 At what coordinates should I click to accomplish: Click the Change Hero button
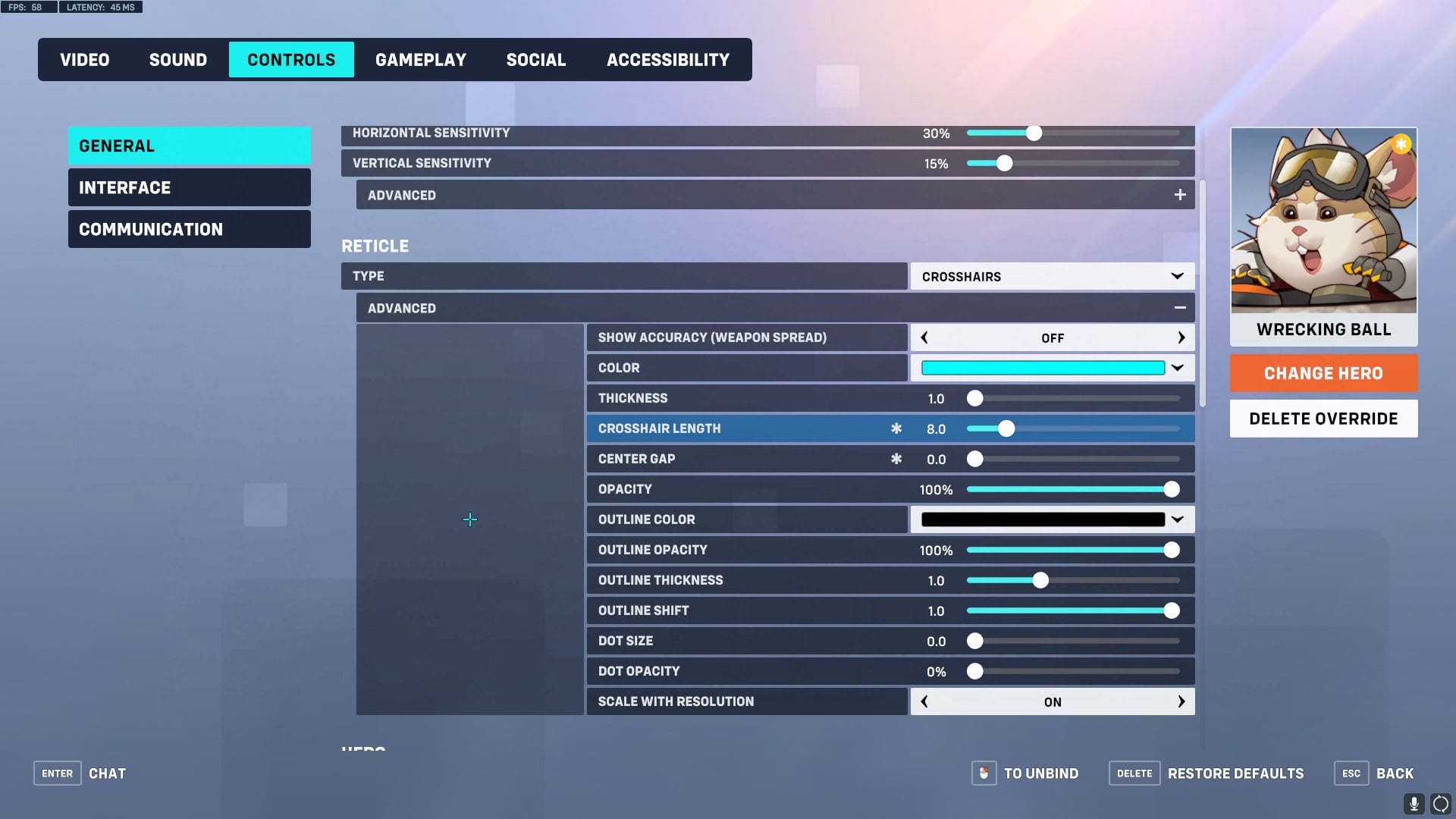[x=1323, y=373]
